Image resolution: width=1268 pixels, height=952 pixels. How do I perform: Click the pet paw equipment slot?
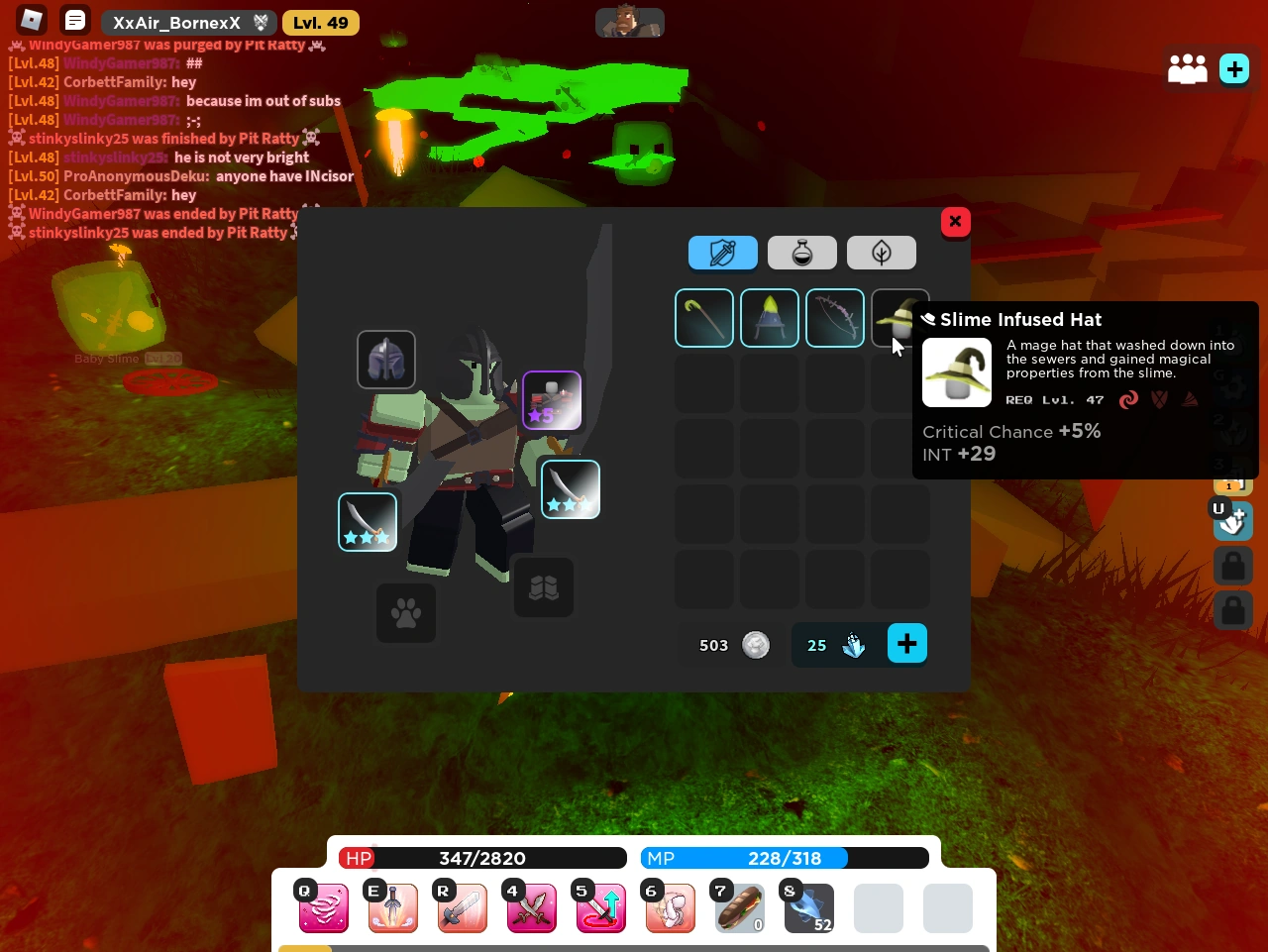(406, 613)
